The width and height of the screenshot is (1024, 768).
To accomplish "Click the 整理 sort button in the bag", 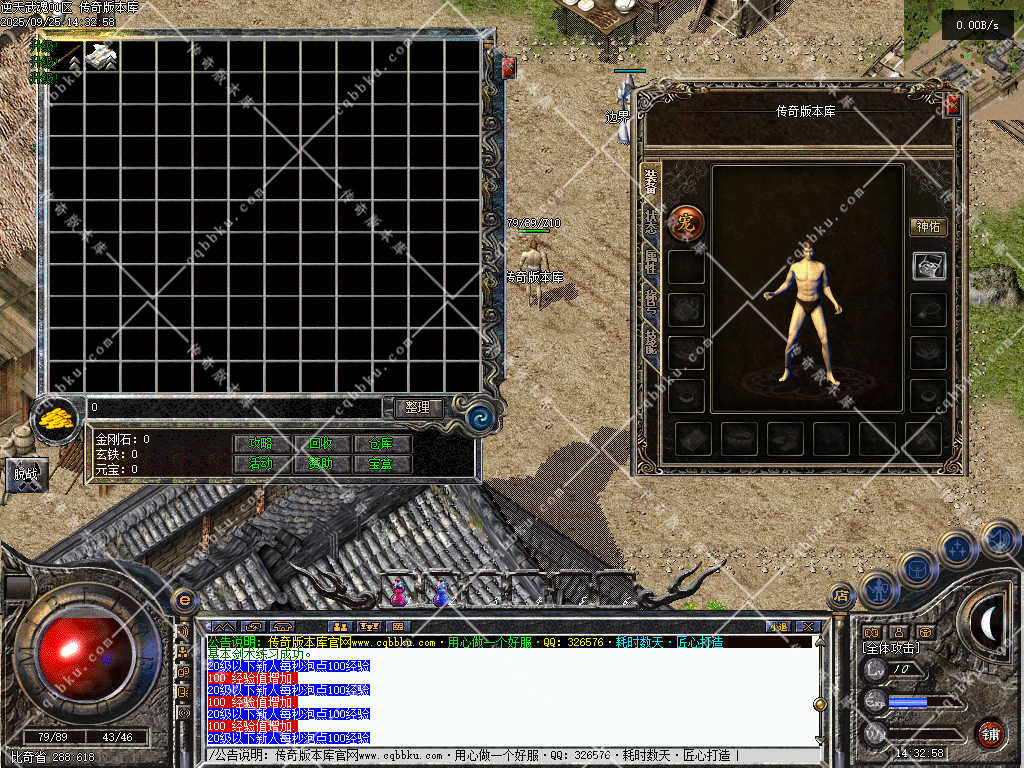I will [418, 408].
